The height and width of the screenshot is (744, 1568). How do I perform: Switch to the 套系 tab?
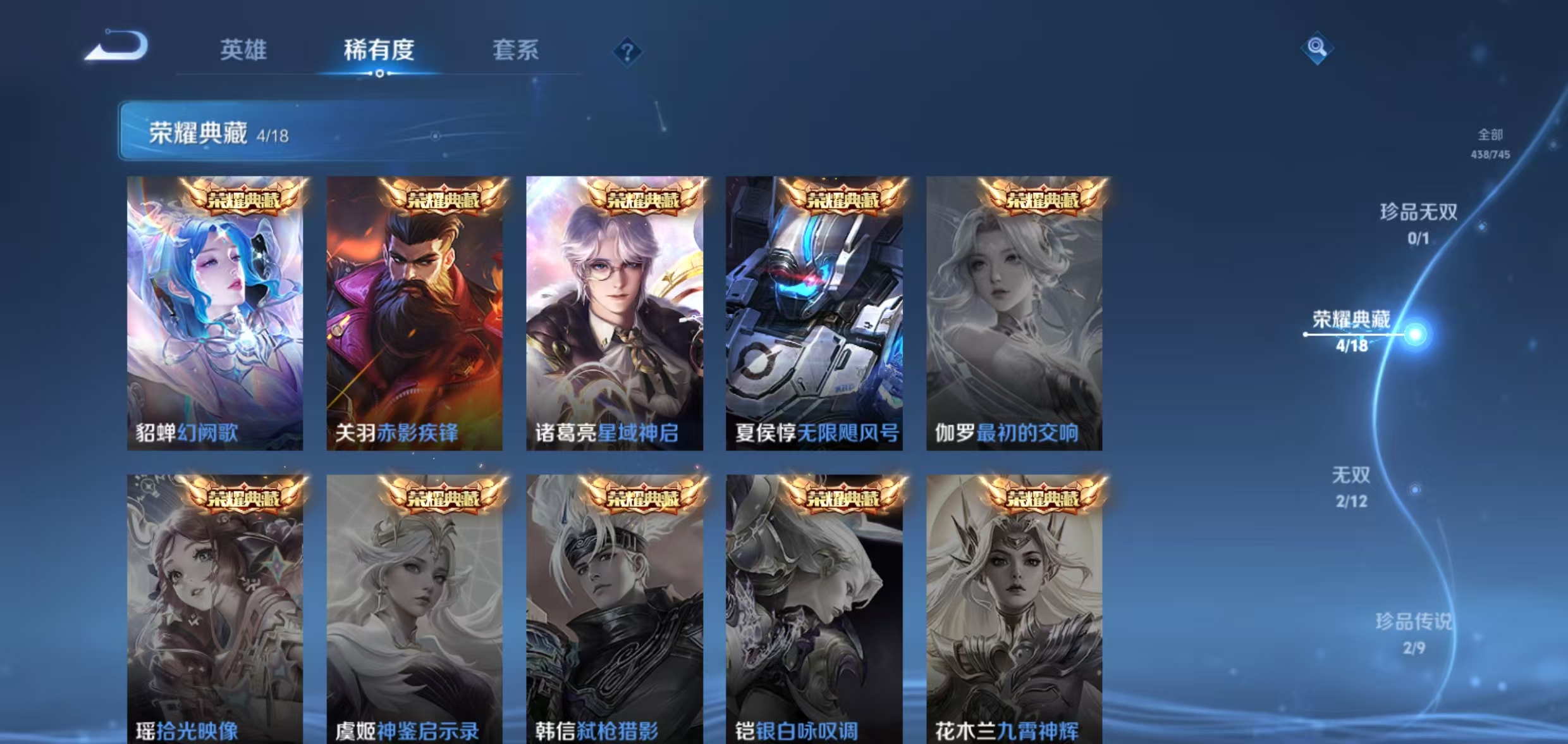(x=516, y=52)
